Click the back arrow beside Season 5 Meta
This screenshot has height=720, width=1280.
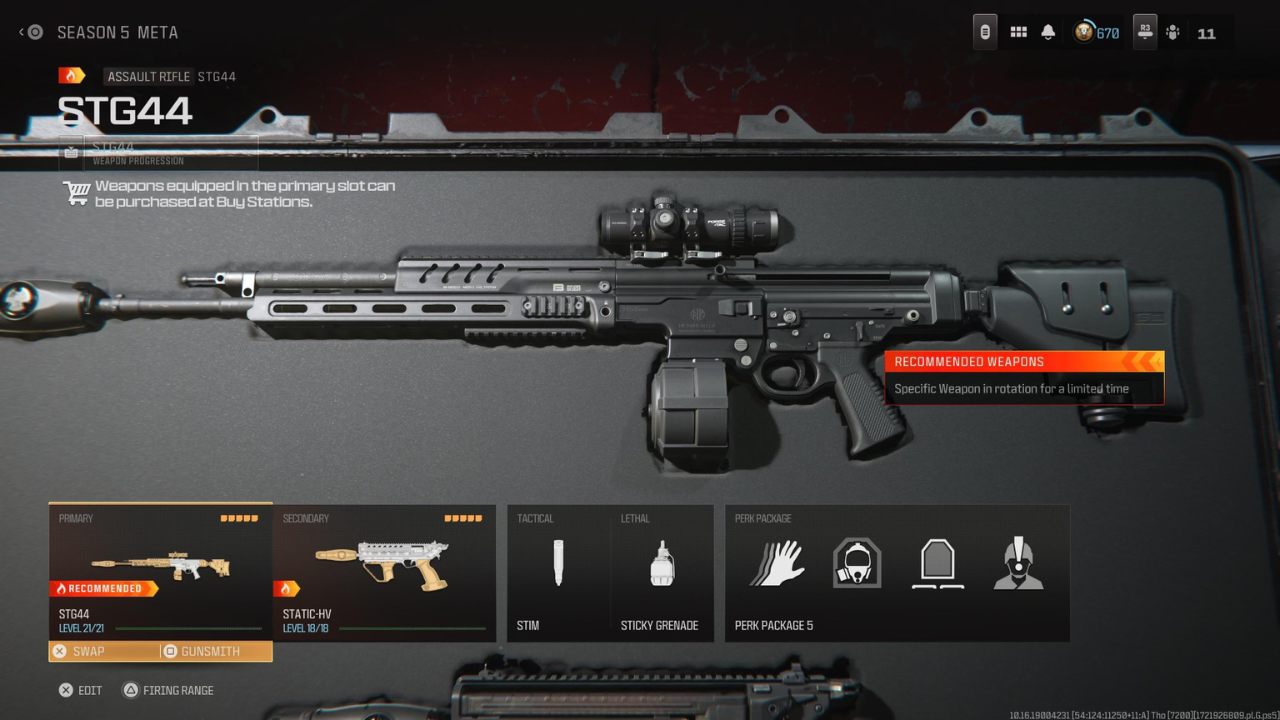(22, 31)
